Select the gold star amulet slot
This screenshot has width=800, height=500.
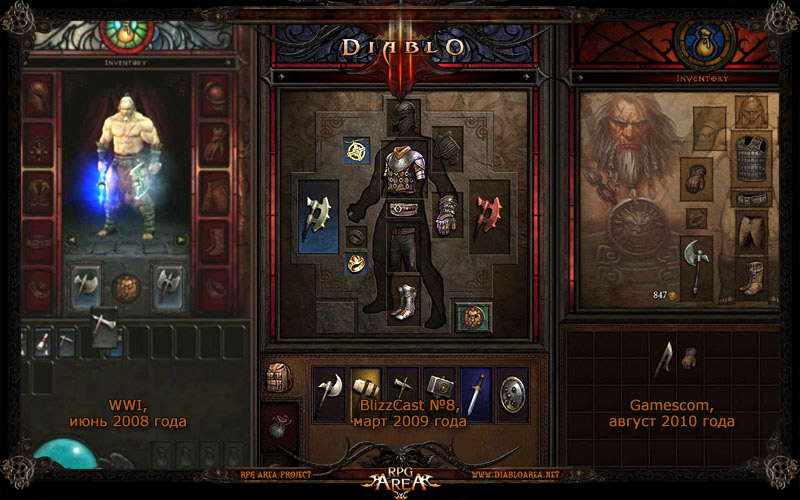356,150
